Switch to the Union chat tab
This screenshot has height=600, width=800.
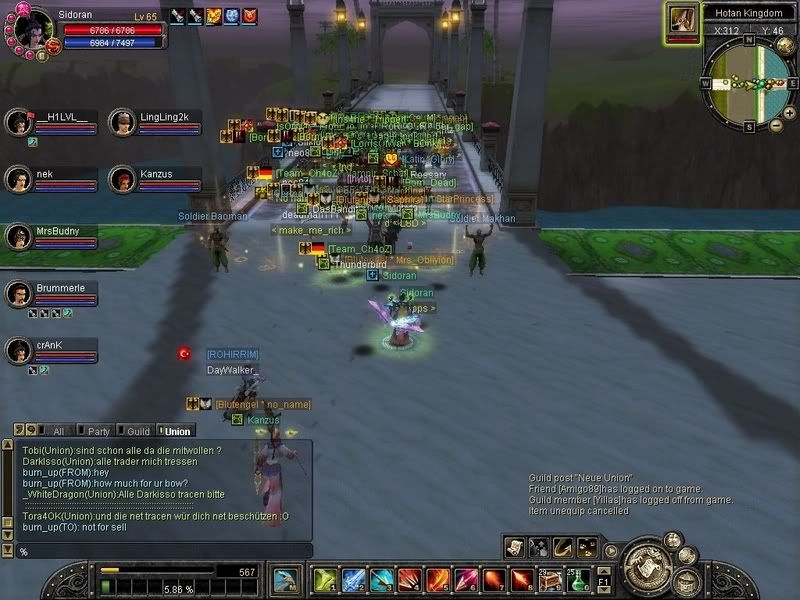pyautogui.click(x=177, y=431)
